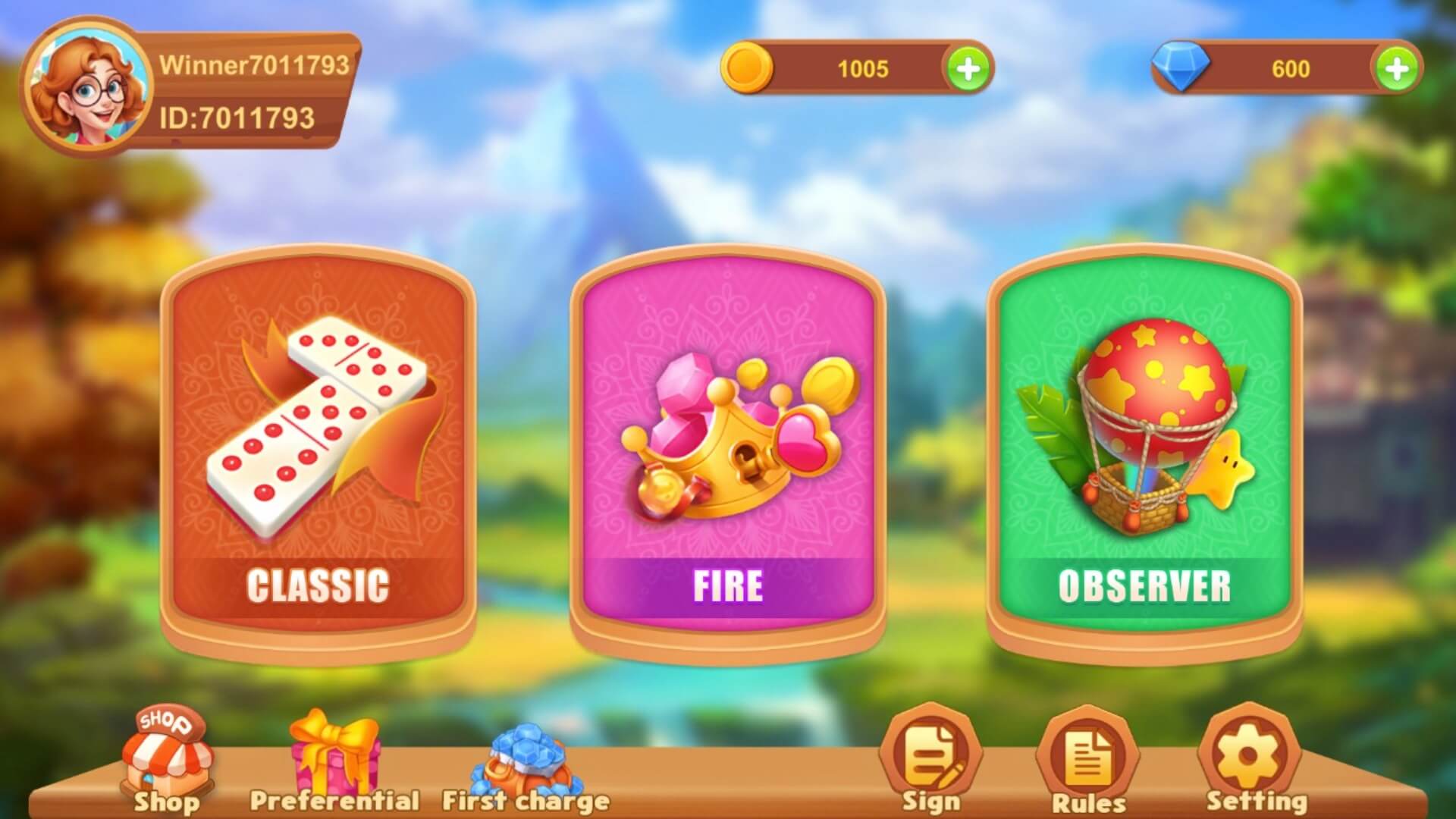Add more diamonds with the plus button

pyautogui.click(x=1396, y=69)
